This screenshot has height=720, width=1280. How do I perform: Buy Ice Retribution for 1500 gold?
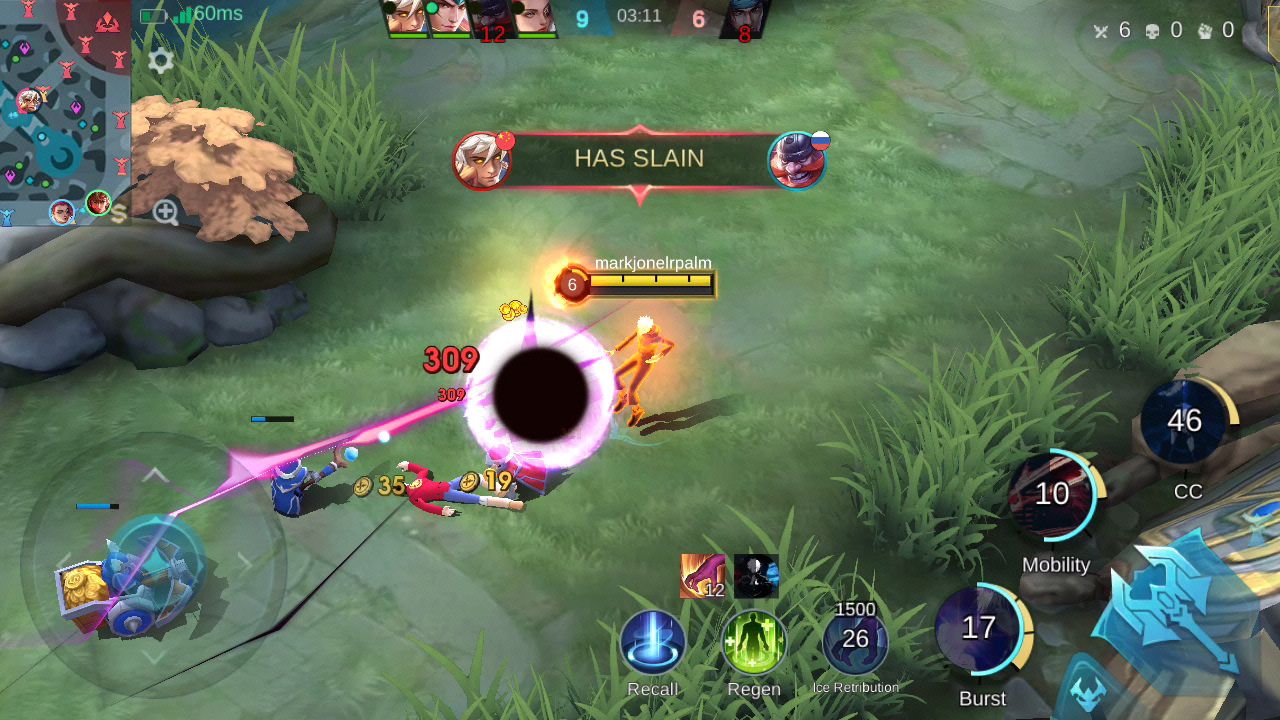pyautogui.click(x=855, y=640)
